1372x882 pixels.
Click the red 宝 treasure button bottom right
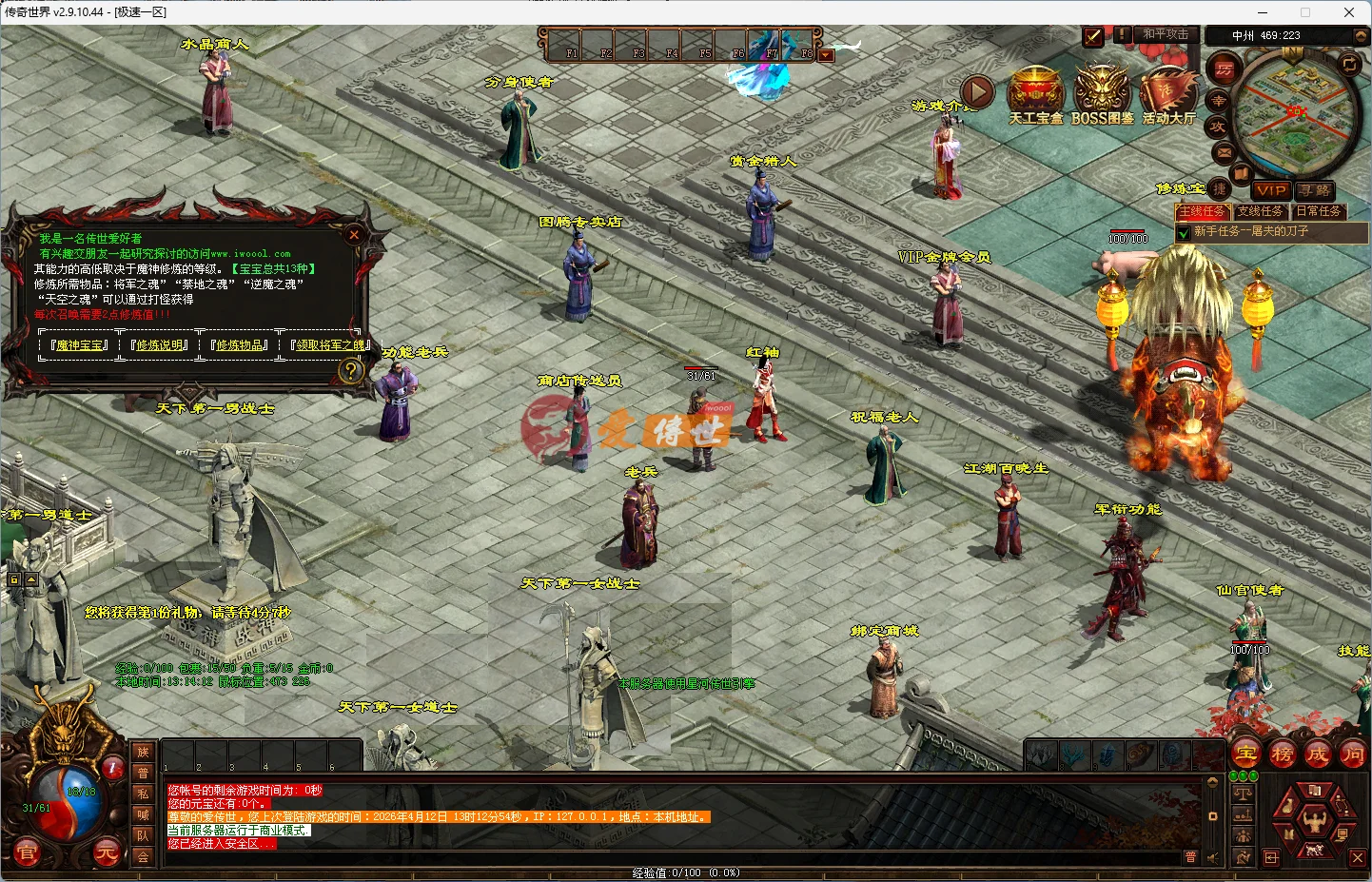point(1246,755)
